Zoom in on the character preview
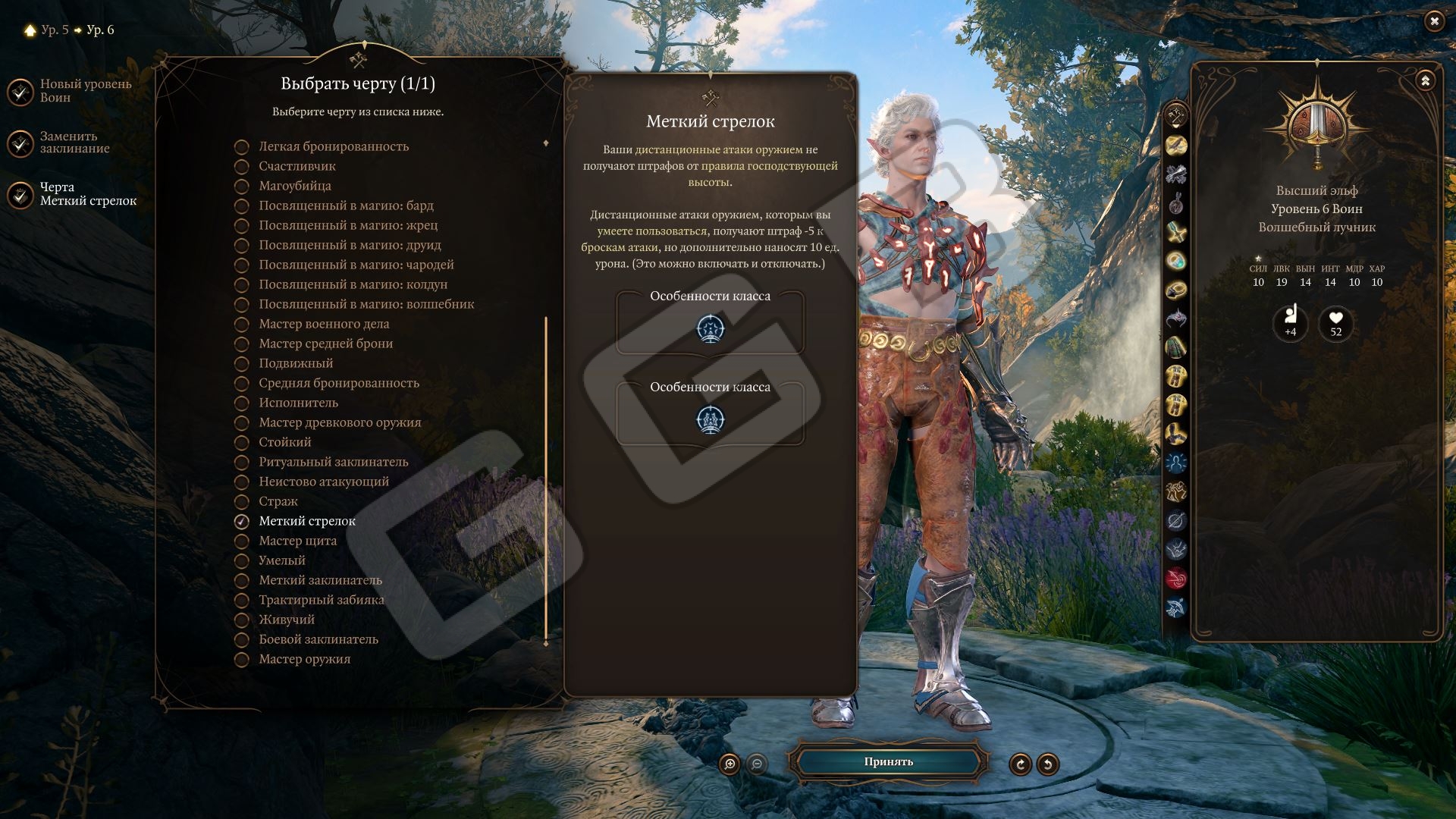 [x=730, y=764]
